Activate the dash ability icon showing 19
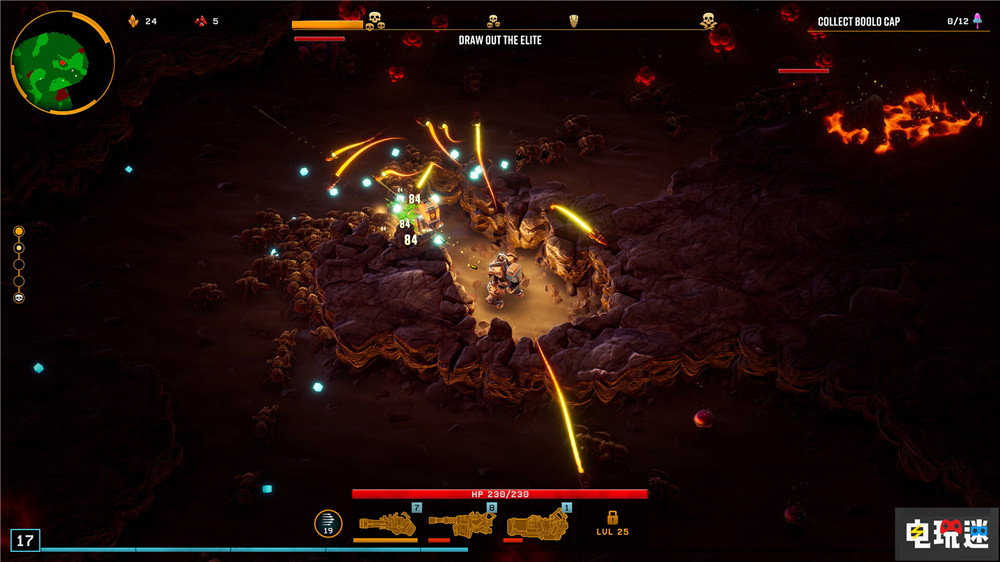 pyautogui.click(x=328, y=523)
